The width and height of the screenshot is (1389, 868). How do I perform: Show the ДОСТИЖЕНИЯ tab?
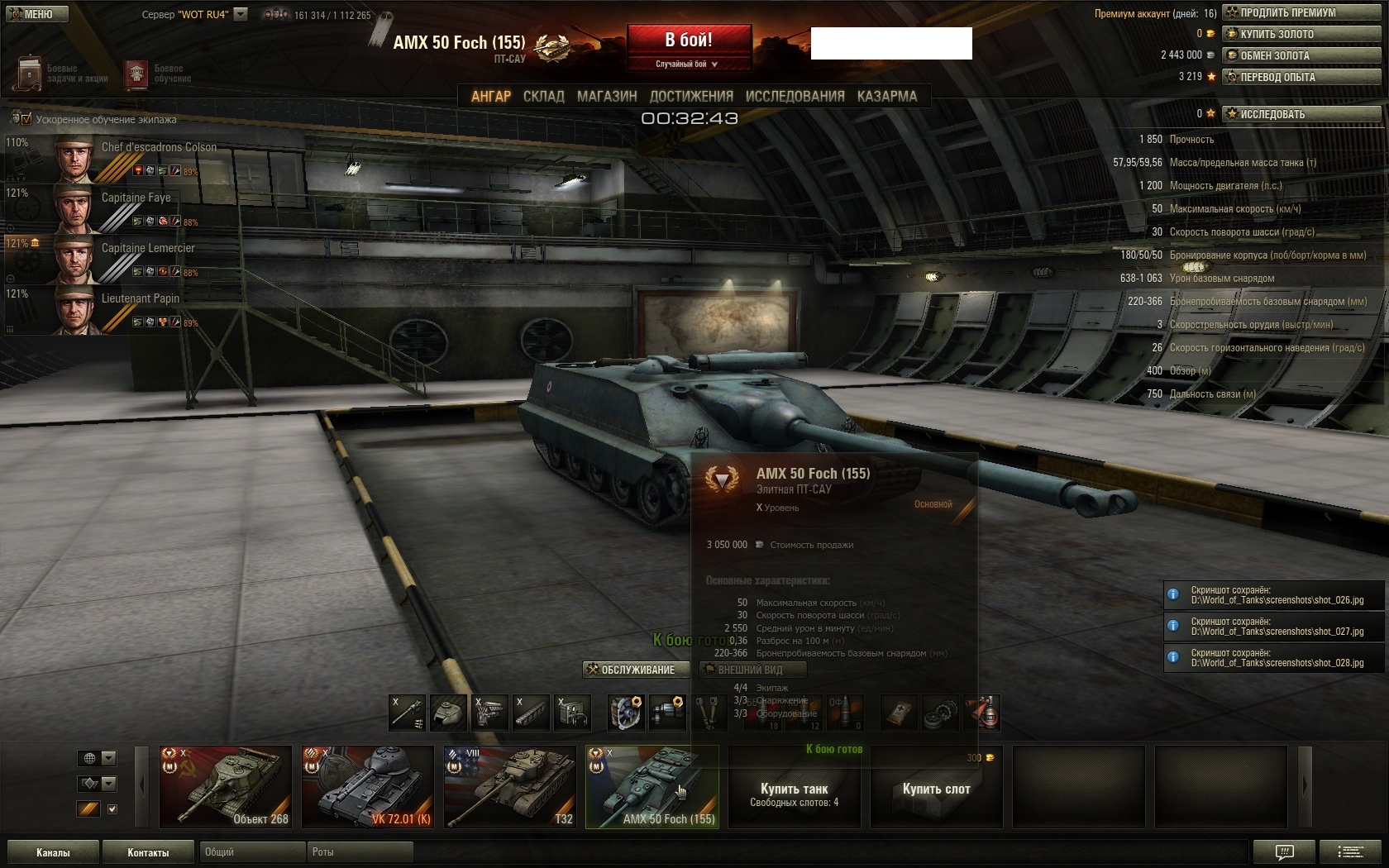point(691,97)
